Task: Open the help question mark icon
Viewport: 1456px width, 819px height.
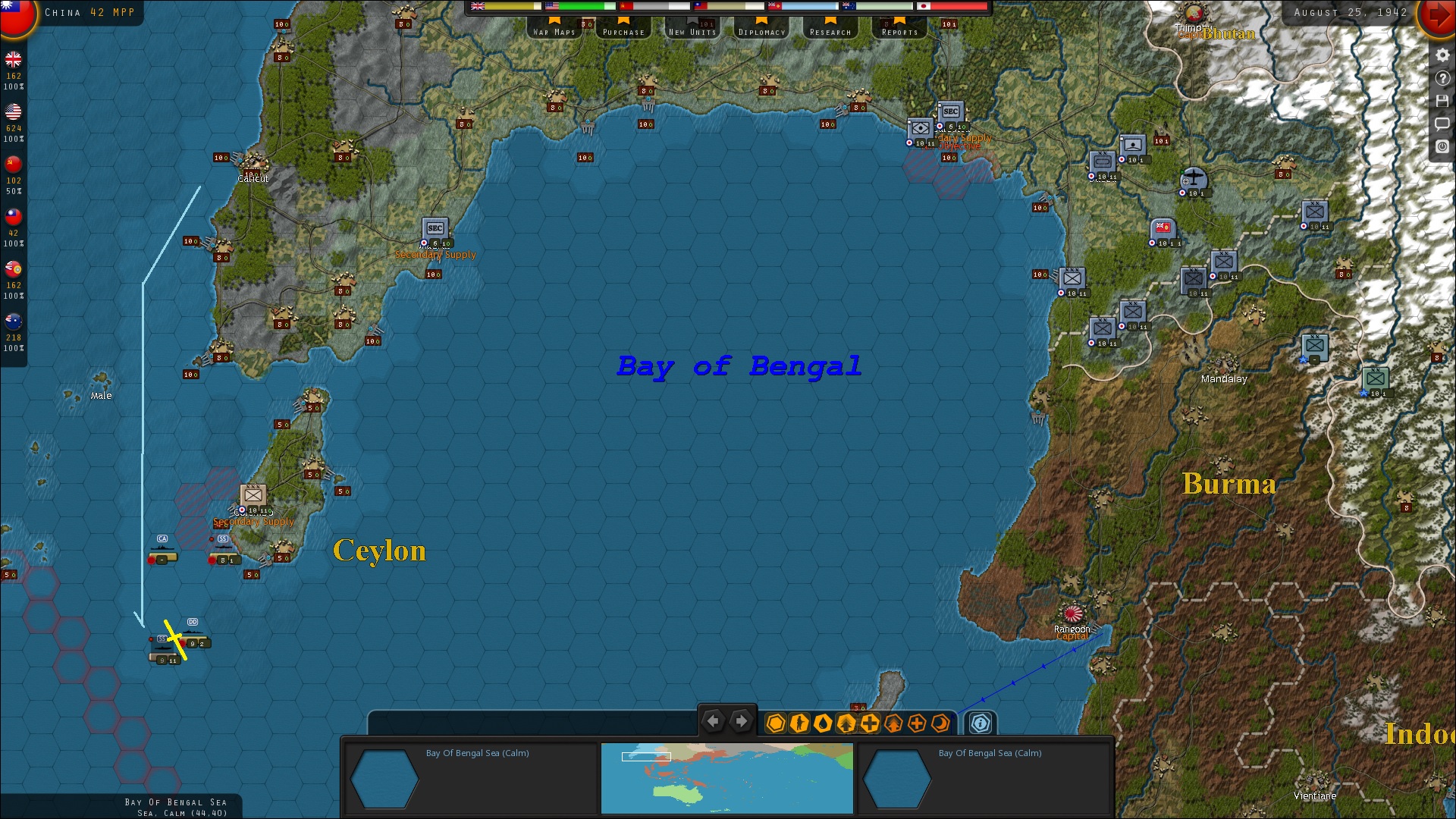Action: pos(1442,77)
